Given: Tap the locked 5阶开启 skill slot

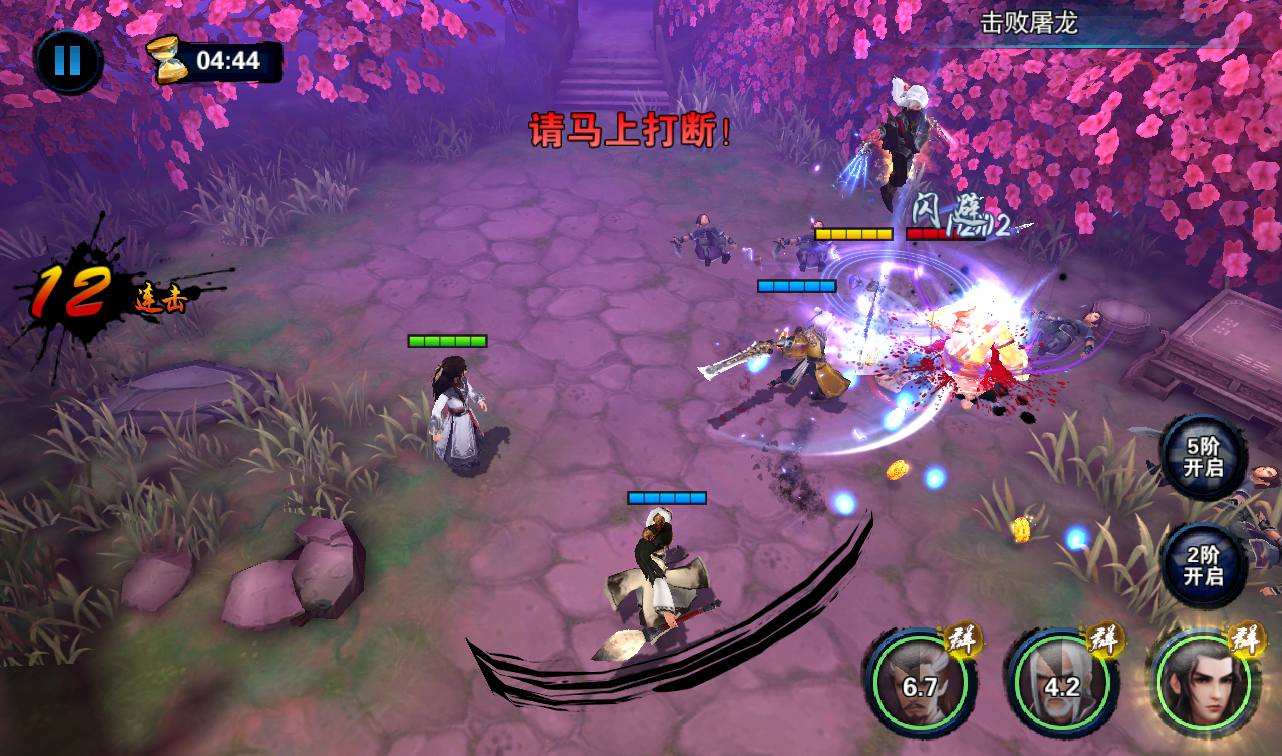Looking at the screenshot, I should point(1203,457).
